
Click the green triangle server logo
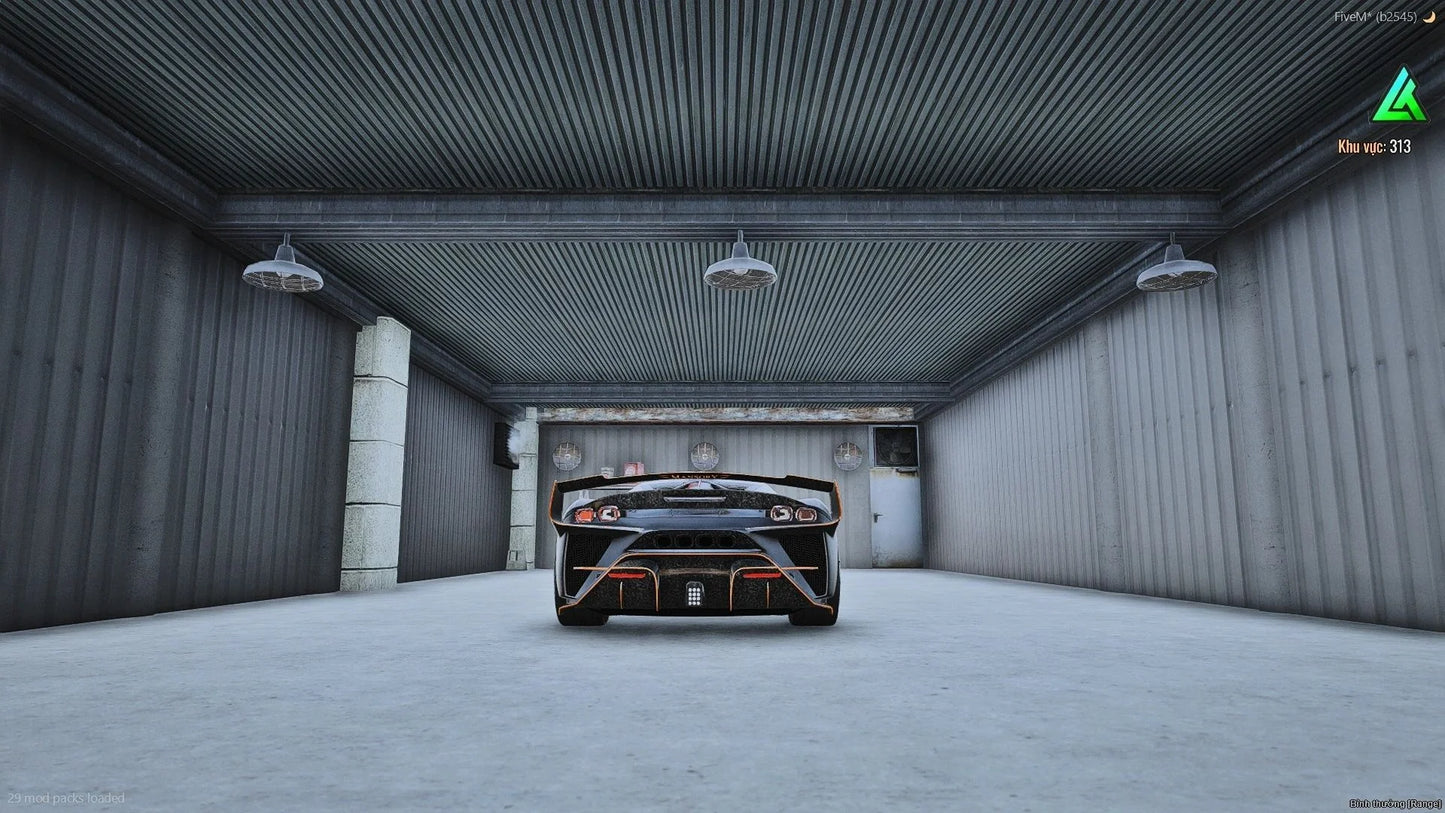pyautogui.click(x=1399, y=97)
